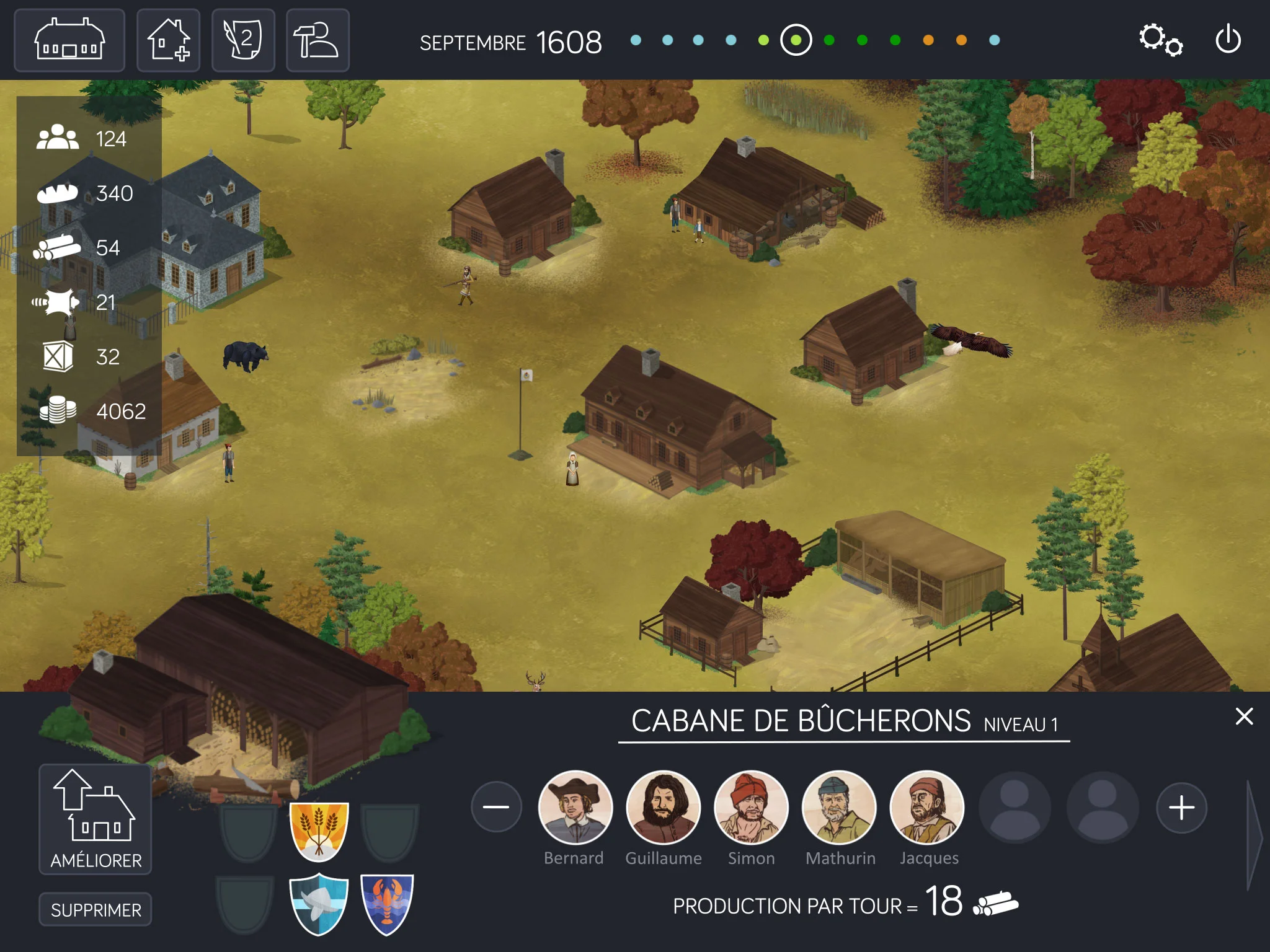This screenshot has height=952, width=1270.
Task: Add a worker with the plus button
Action: pos(1181,808)
